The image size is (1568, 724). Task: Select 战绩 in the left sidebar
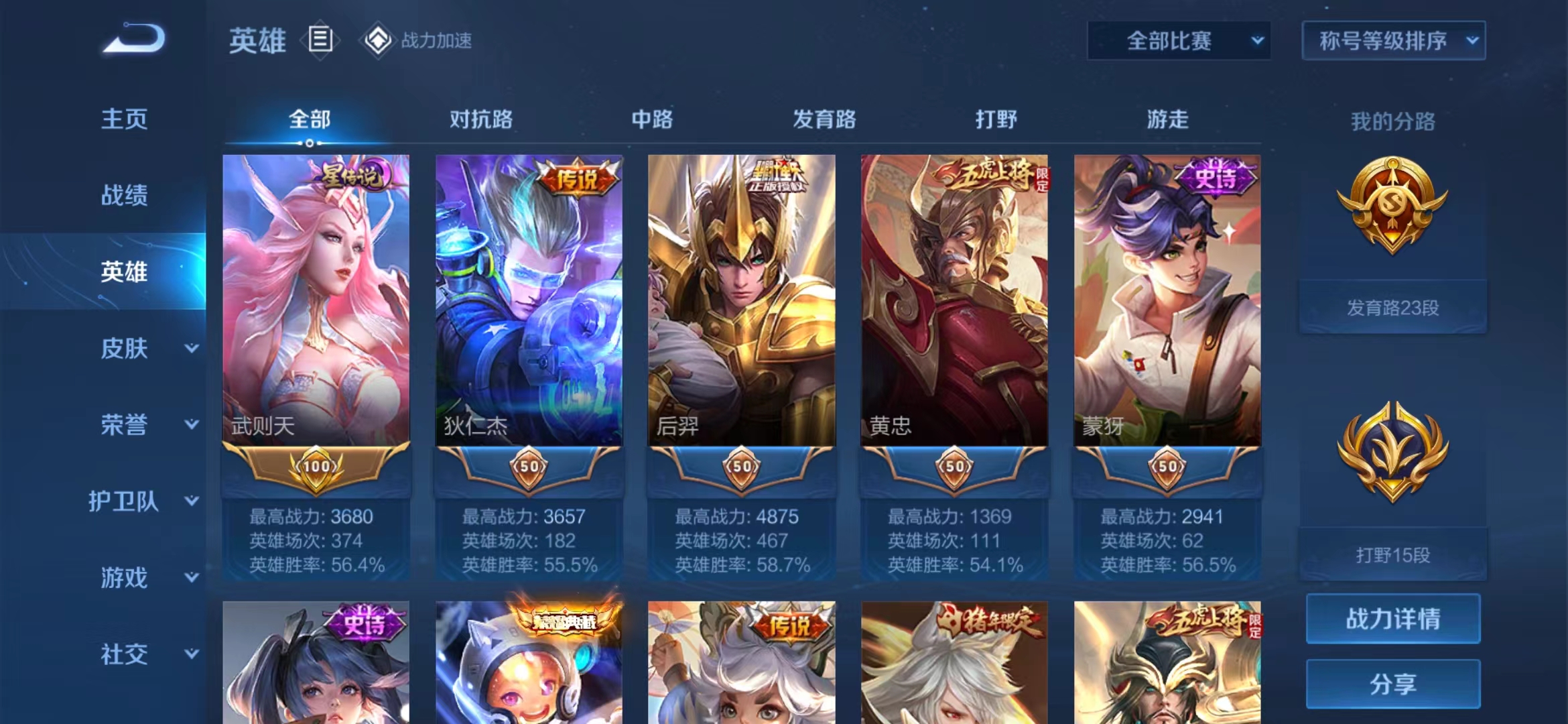(125, 196)
